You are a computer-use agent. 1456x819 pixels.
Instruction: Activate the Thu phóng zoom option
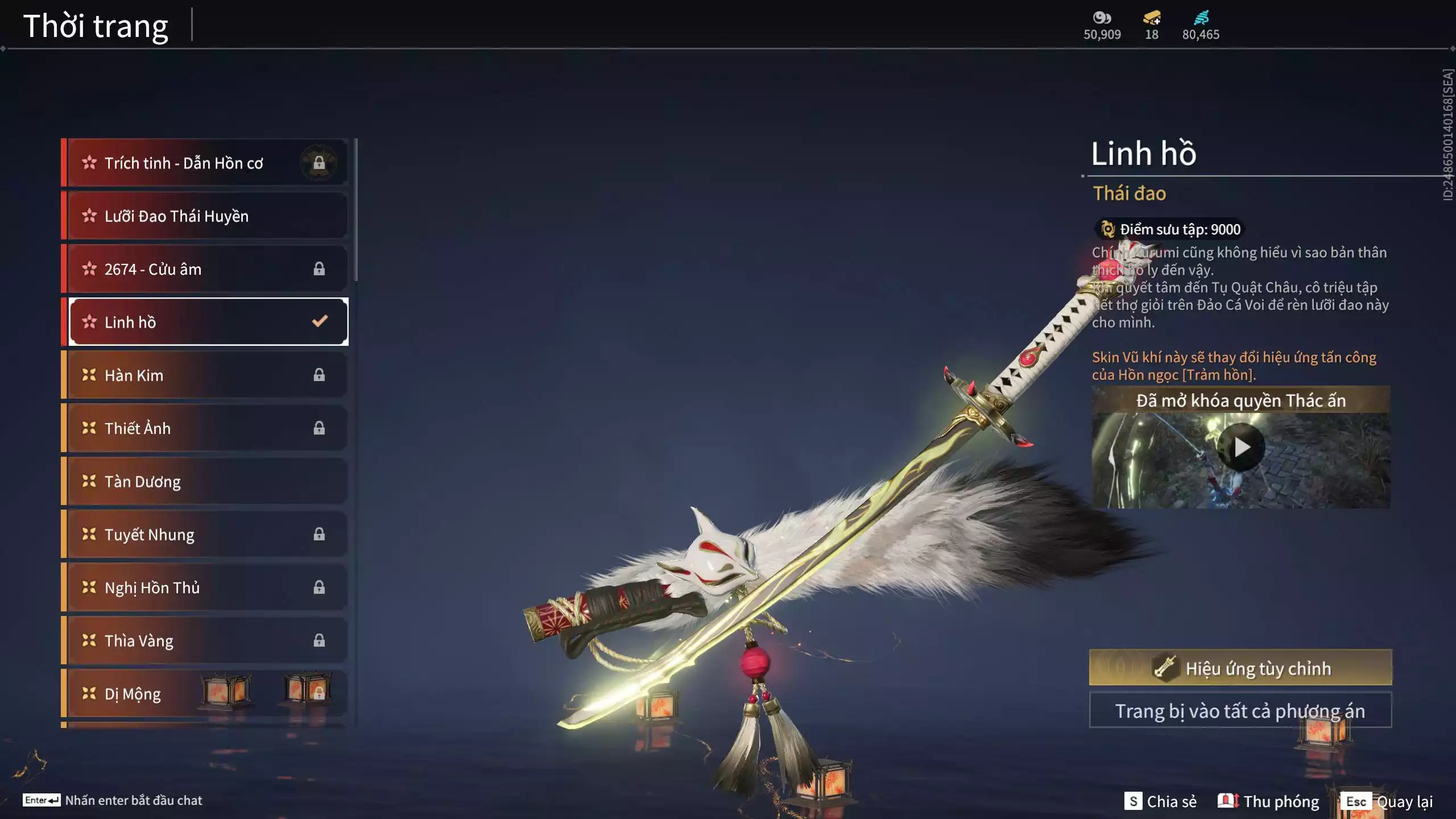pos(1268,801)
